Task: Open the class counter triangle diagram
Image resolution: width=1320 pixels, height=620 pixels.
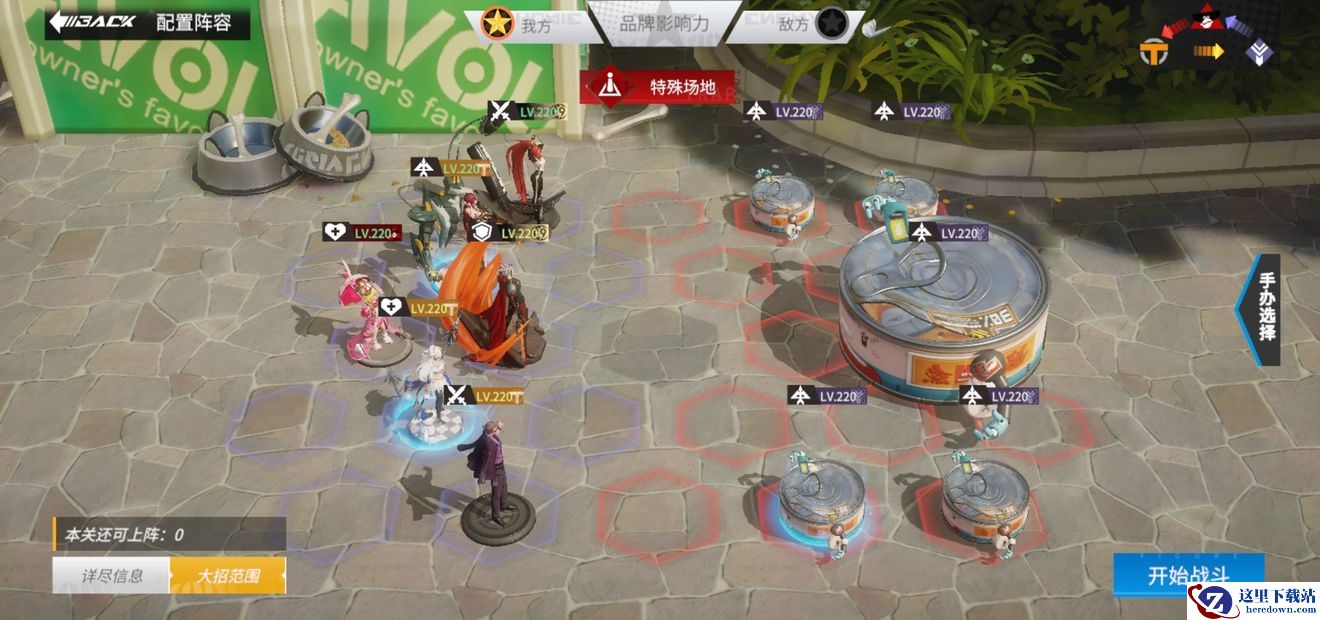Action: pos(1208,42)
